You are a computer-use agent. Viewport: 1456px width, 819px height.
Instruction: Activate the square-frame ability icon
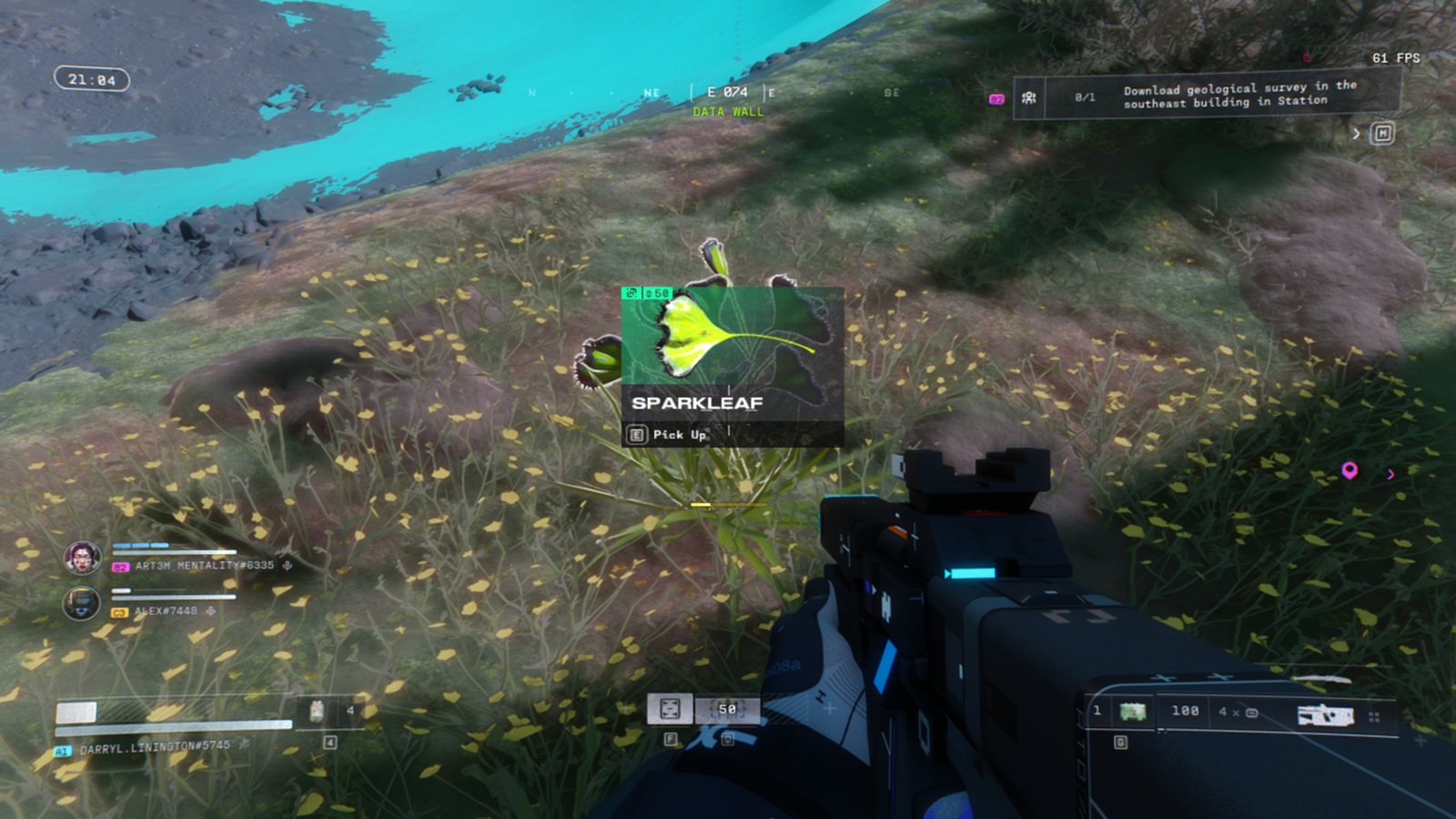point(670,708)
